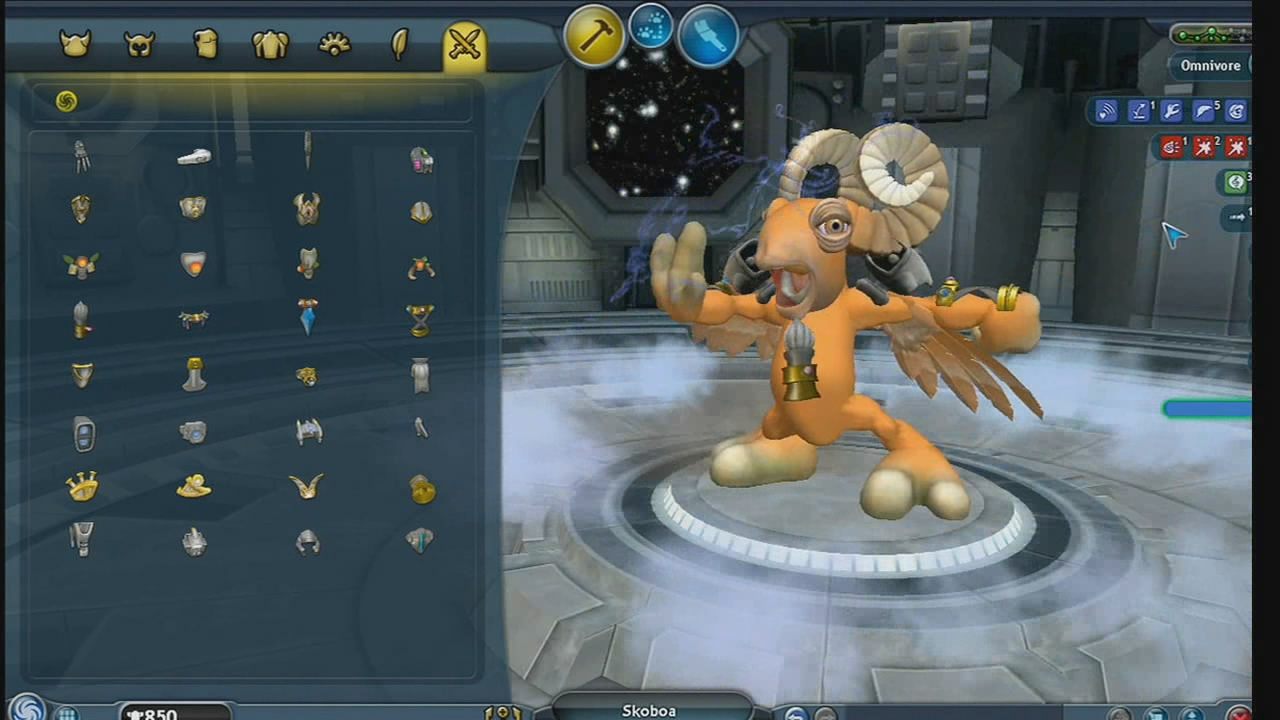Click the Skoboa creature name field
This screenshot has width=1280, height=720.
(x=648, y=711)
